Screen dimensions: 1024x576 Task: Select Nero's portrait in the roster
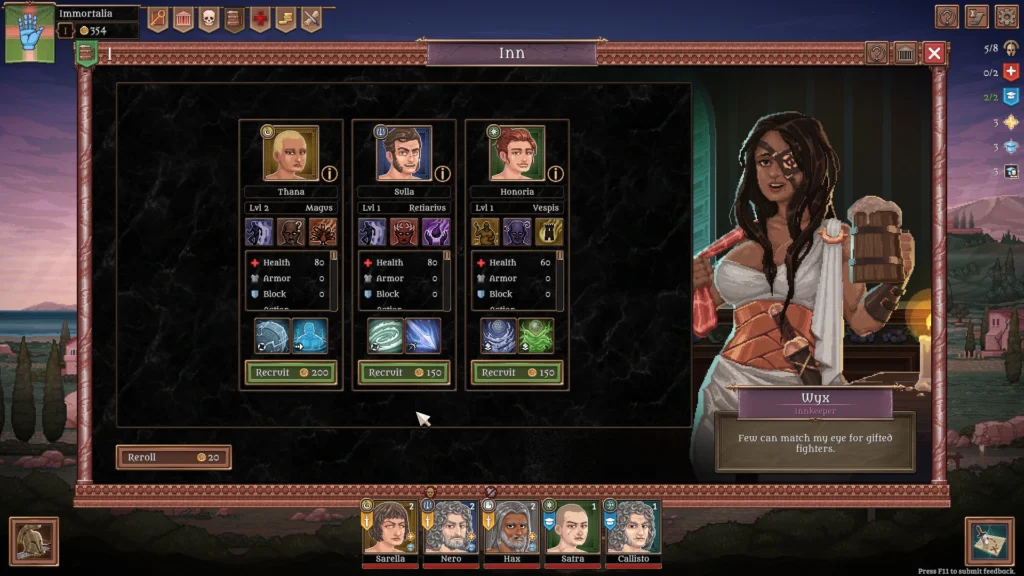coord(450,528)
